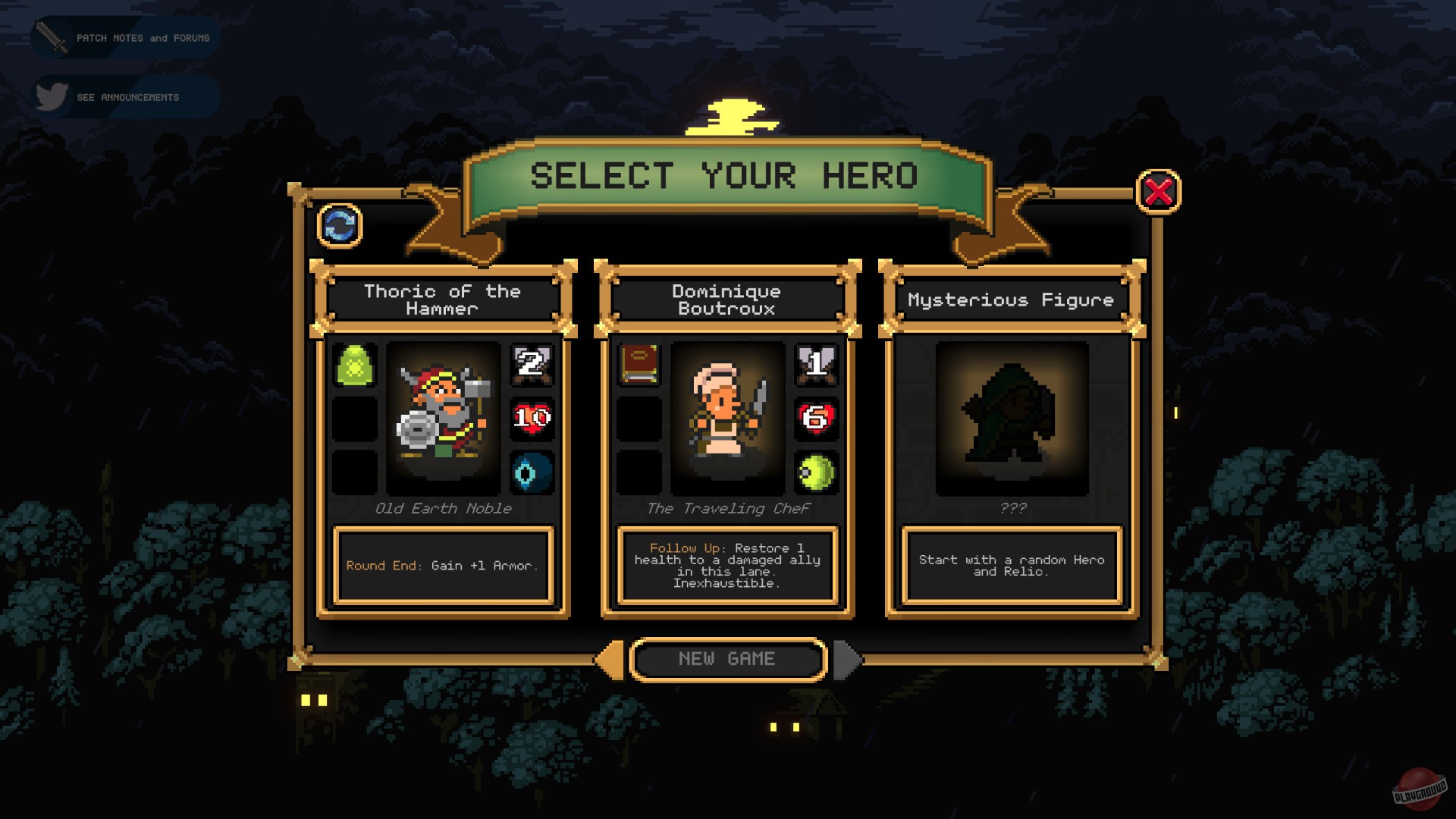
Task: Close the Select Your Hero screen
Action: pos(1158,193)
